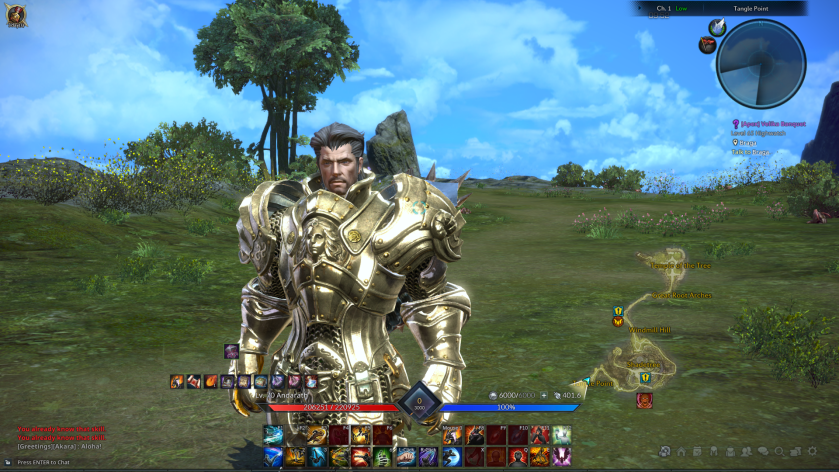
Task: Click the plus button next to 6000 counter
Action: pos(546,395)
